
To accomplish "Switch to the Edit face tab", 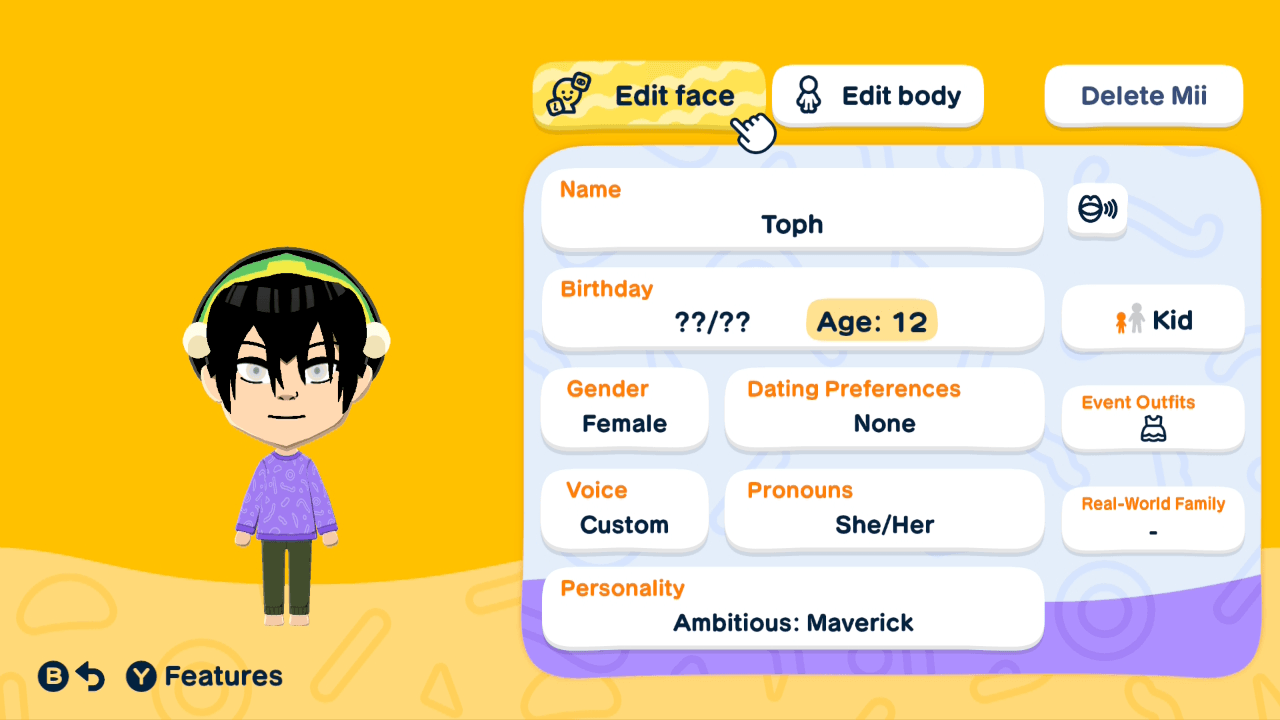I will pyautogui.click(x=649, y=95).
